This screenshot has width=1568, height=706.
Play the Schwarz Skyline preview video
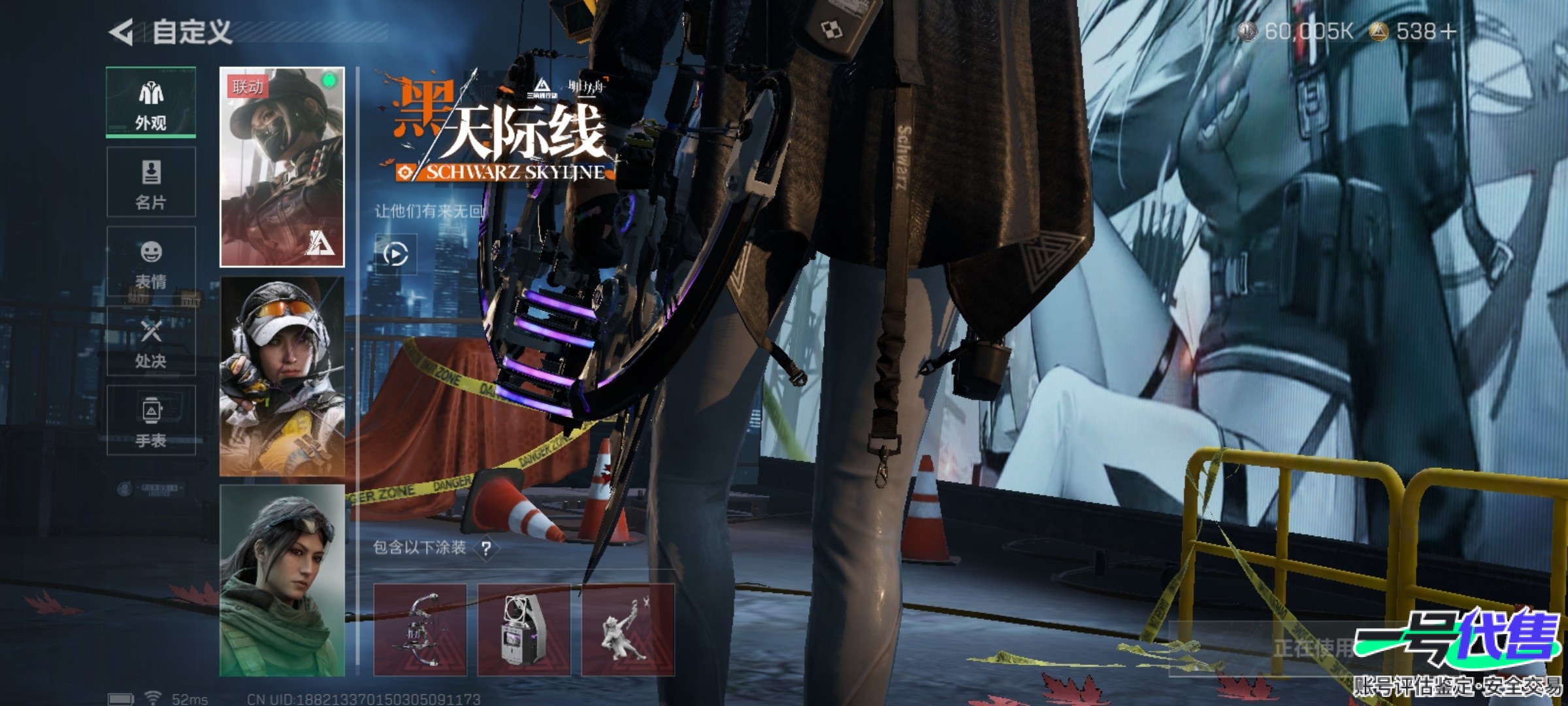pos(395,254)
